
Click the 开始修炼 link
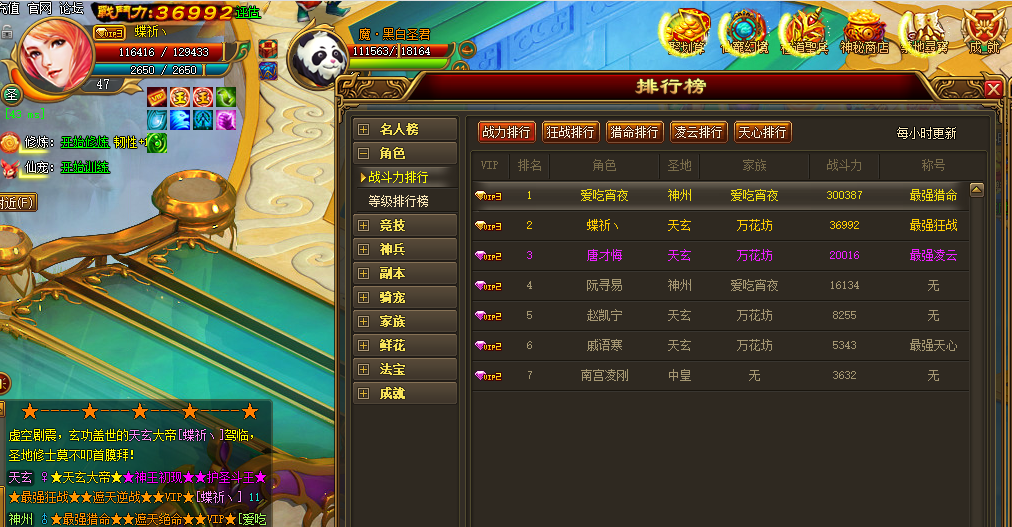pyautogui.click(x=85, y=142)
